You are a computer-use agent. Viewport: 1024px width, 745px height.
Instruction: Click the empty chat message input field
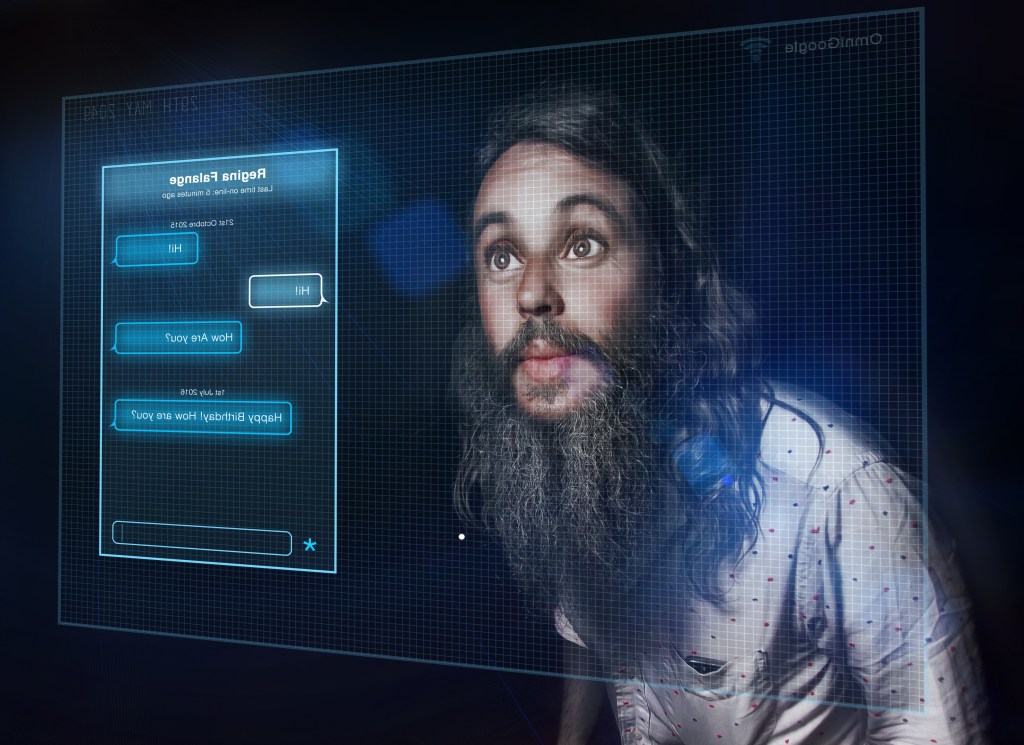pos(201,537)
